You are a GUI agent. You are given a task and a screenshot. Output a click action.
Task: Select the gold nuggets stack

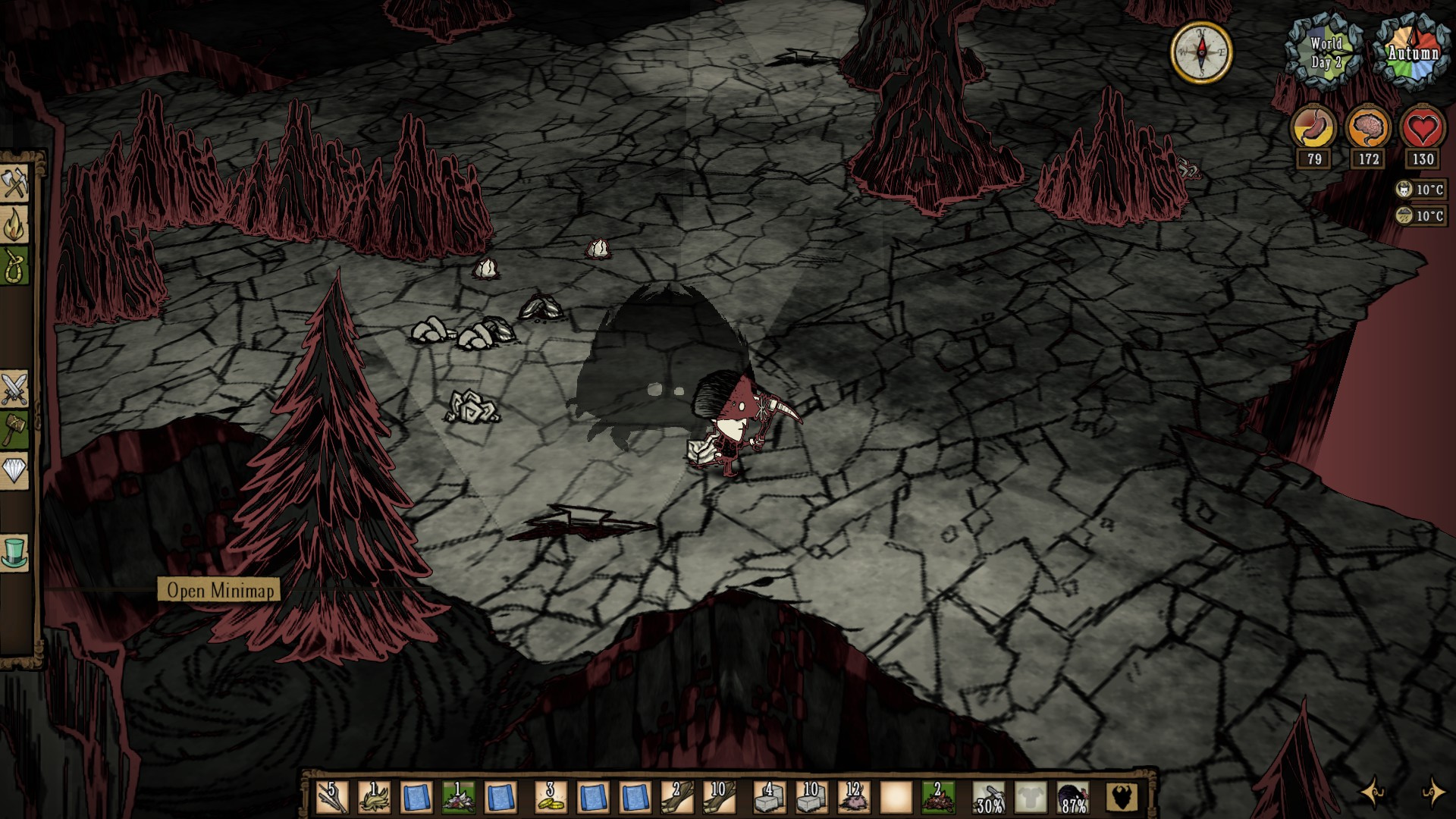[551, 798]
